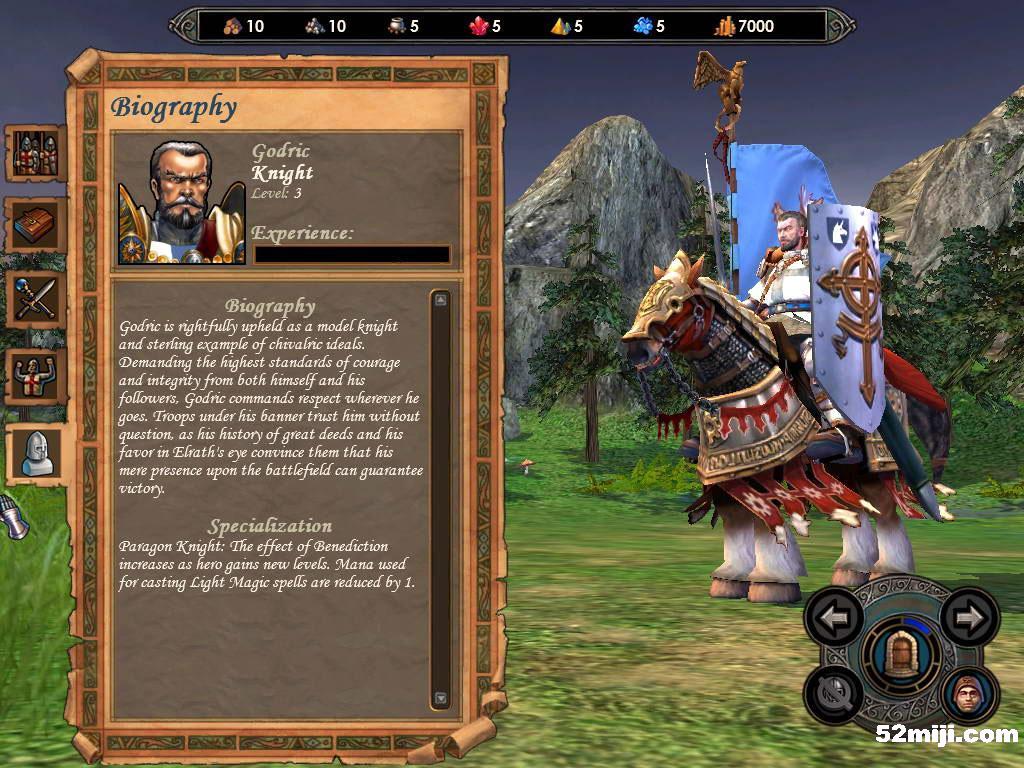Go to the next hero with right arrow

pos(969,617)
